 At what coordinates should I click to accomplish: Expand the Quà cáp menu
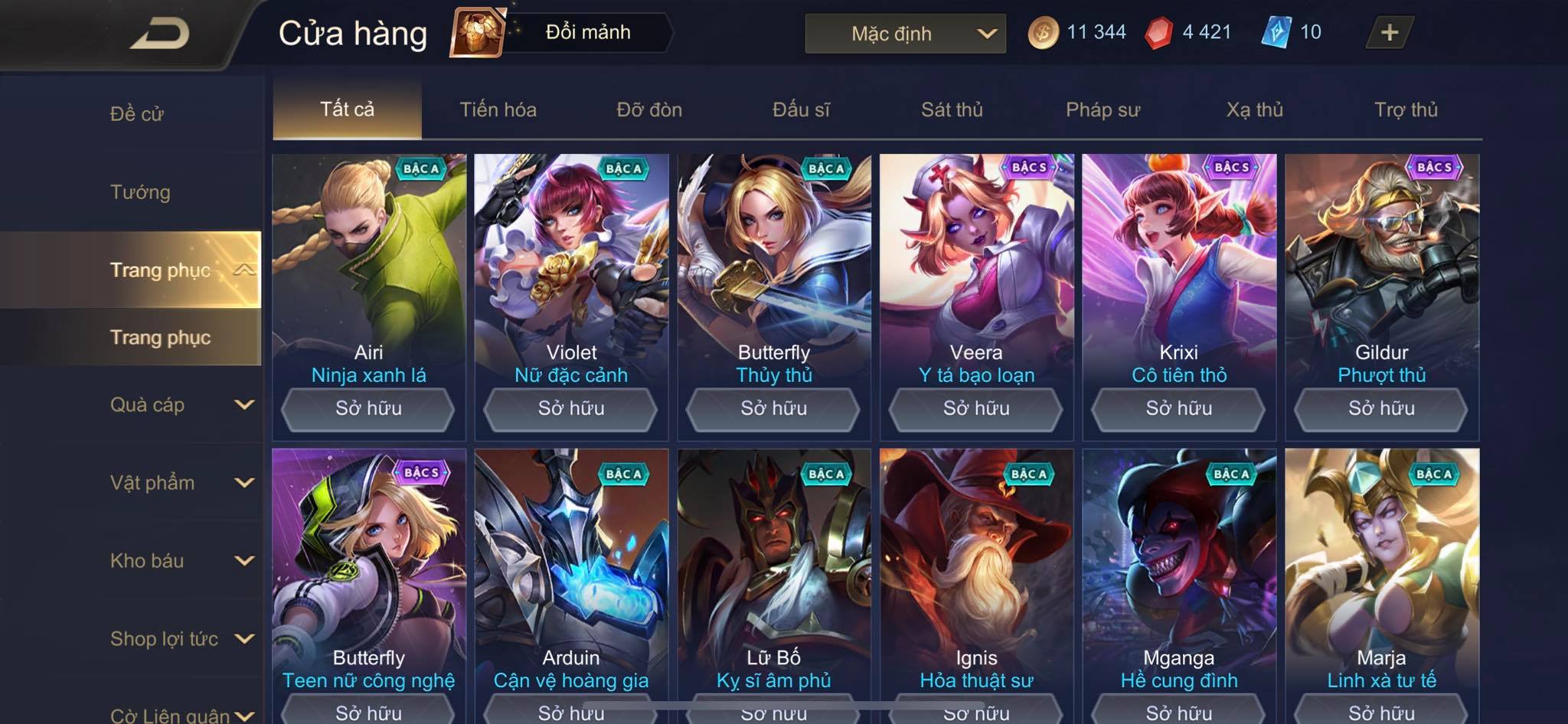pos(180,405)
